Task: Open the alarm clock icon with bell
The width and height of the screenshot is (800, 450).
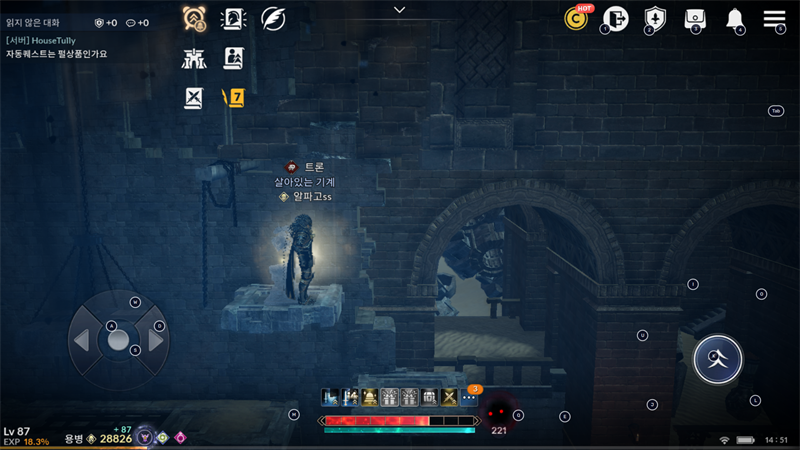Action: click(194, 18)
